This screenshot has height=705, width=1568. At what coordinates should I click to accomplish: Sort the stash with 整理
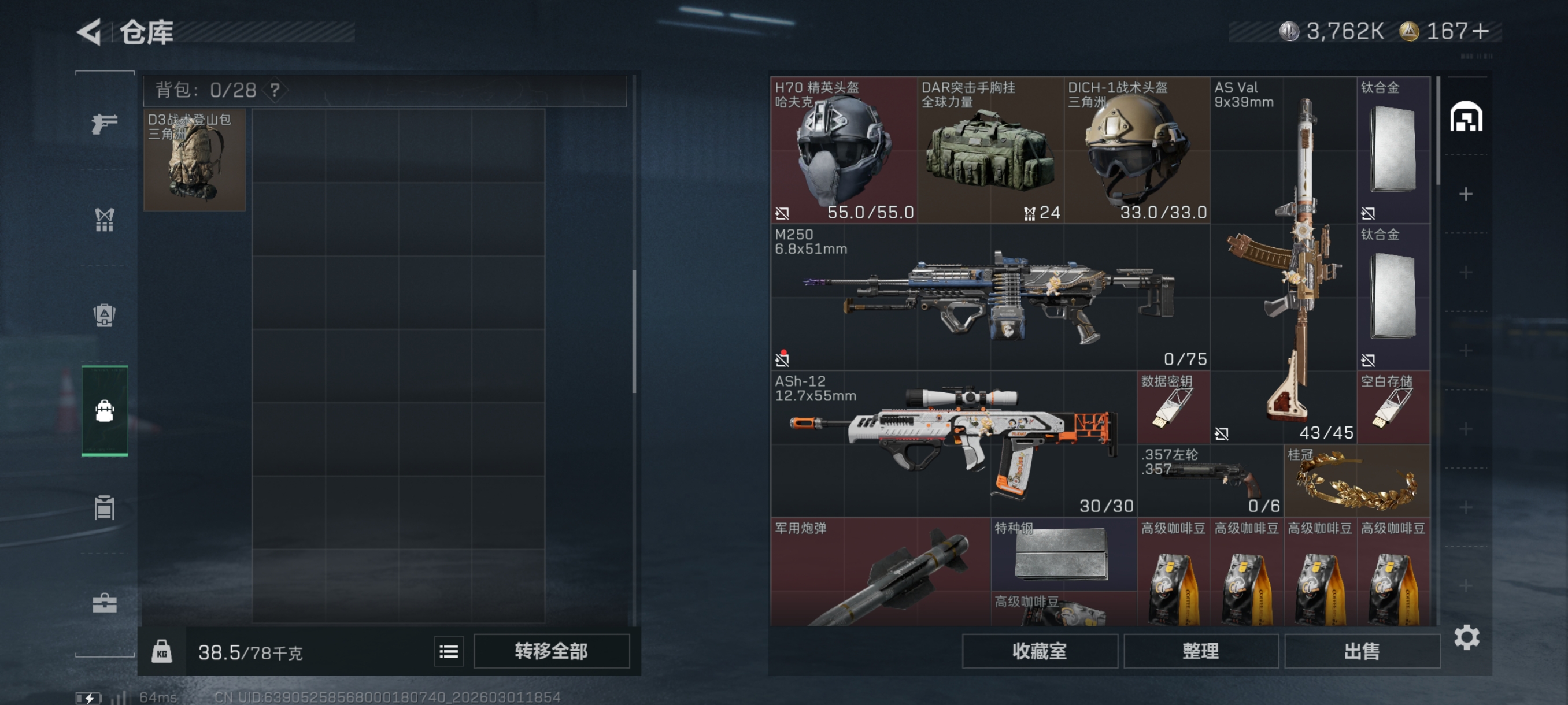[1200, 651]
